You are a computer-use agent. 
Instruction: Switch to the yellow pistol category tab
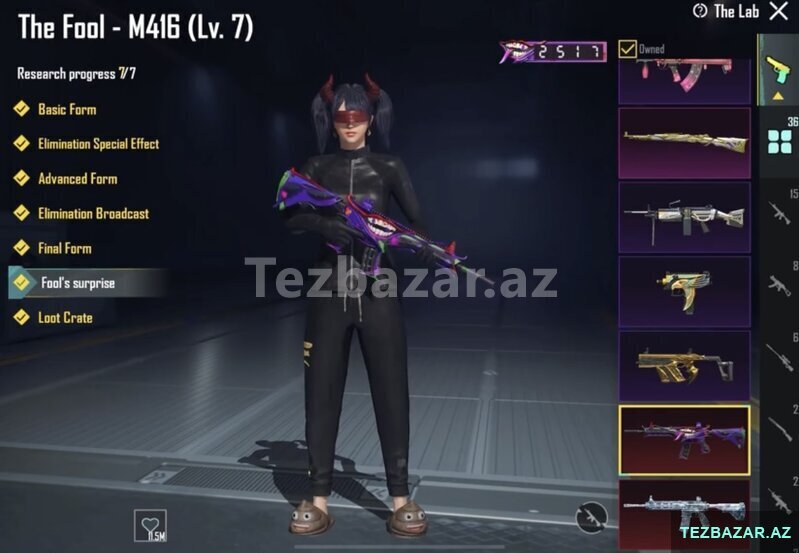pos(777,68)
